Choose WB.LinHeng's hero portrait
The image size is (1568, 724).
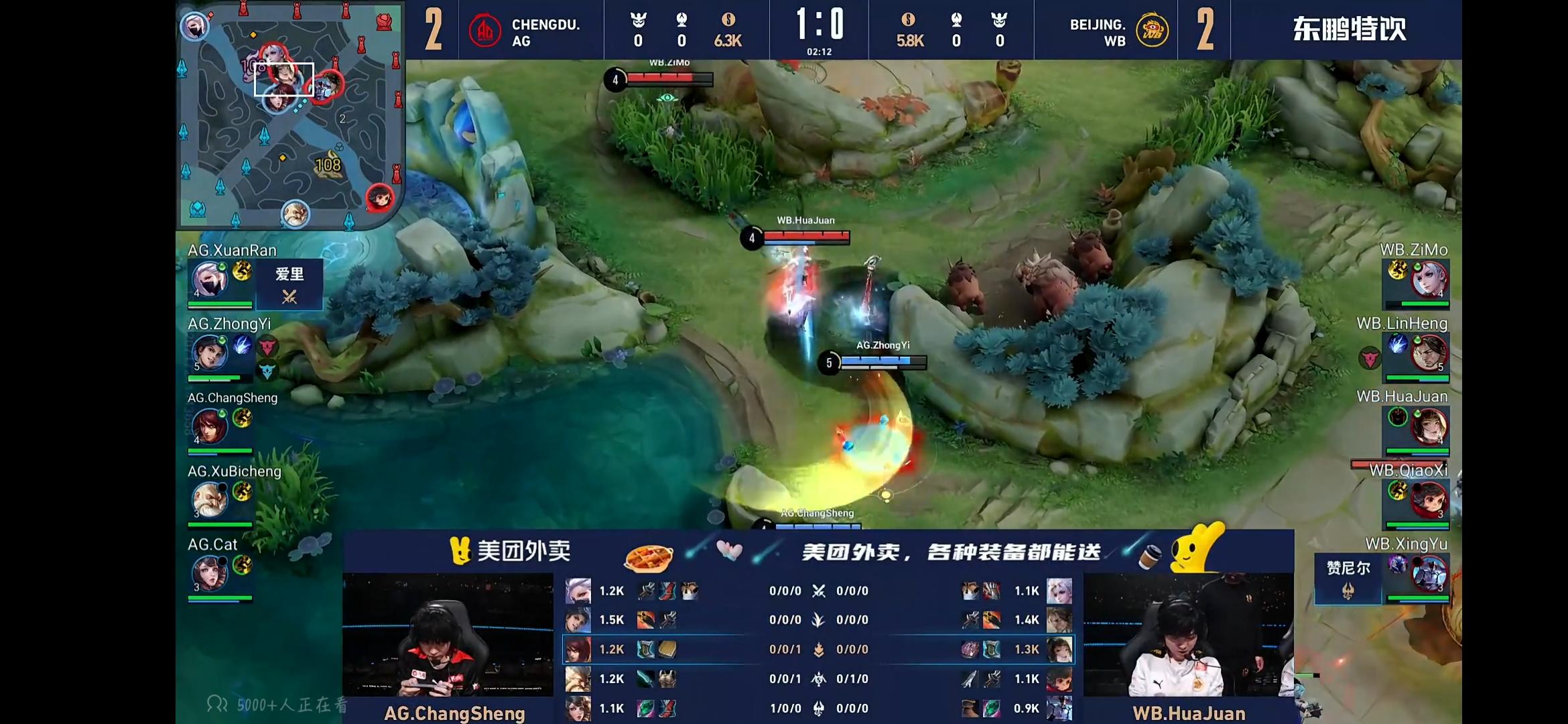tap(1429, 353)
